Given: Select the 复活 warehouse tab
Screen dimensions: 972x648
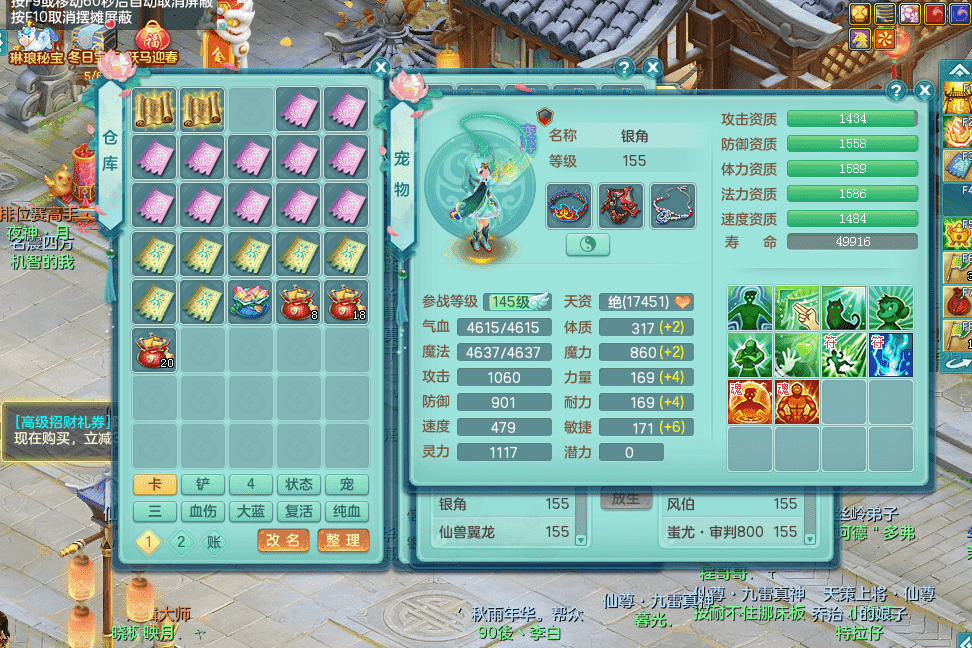Looking at the screenshot, I should pos(299,512).
